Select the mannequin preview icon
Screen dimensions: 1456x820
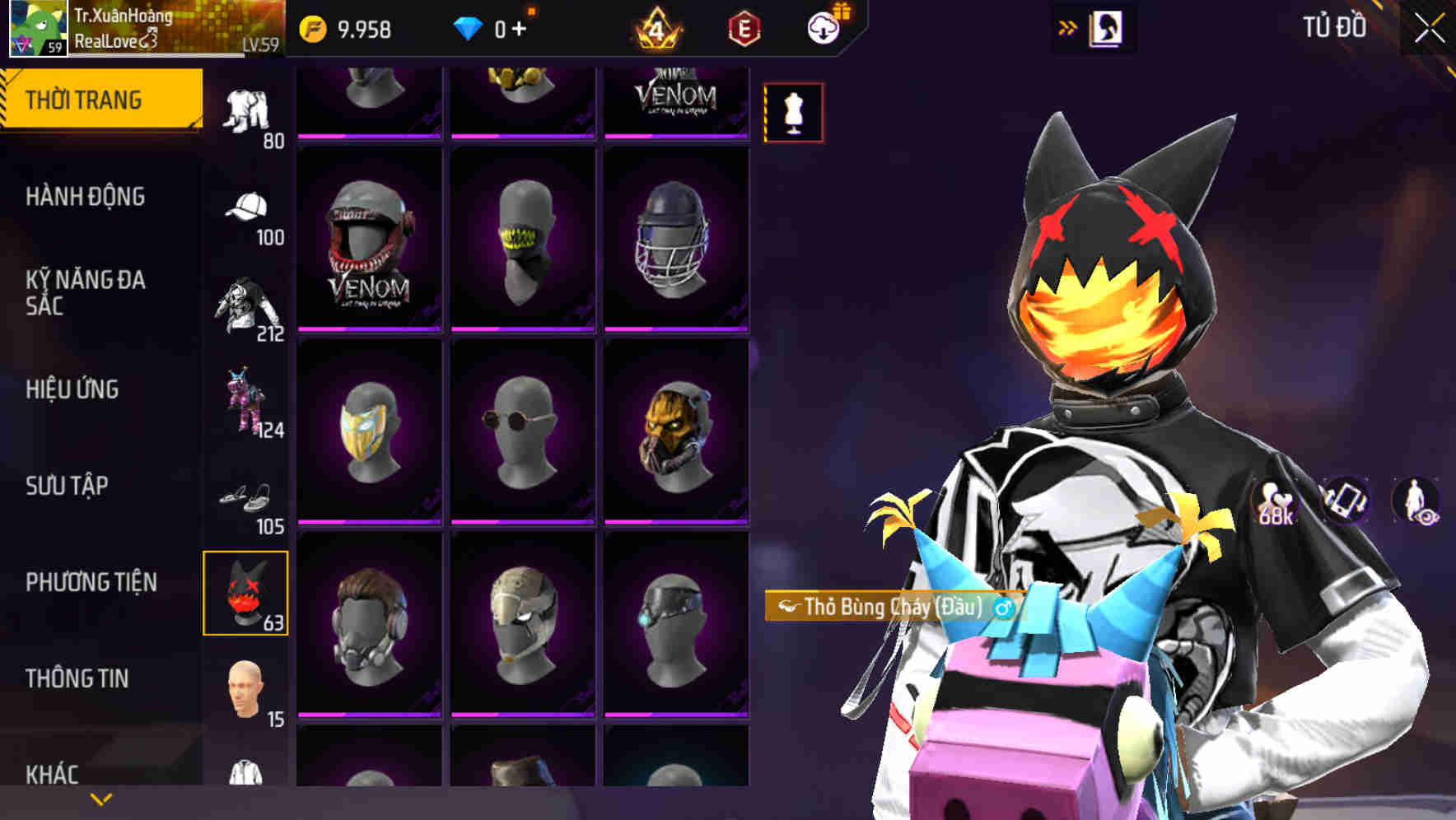click(x=792, y=112)
